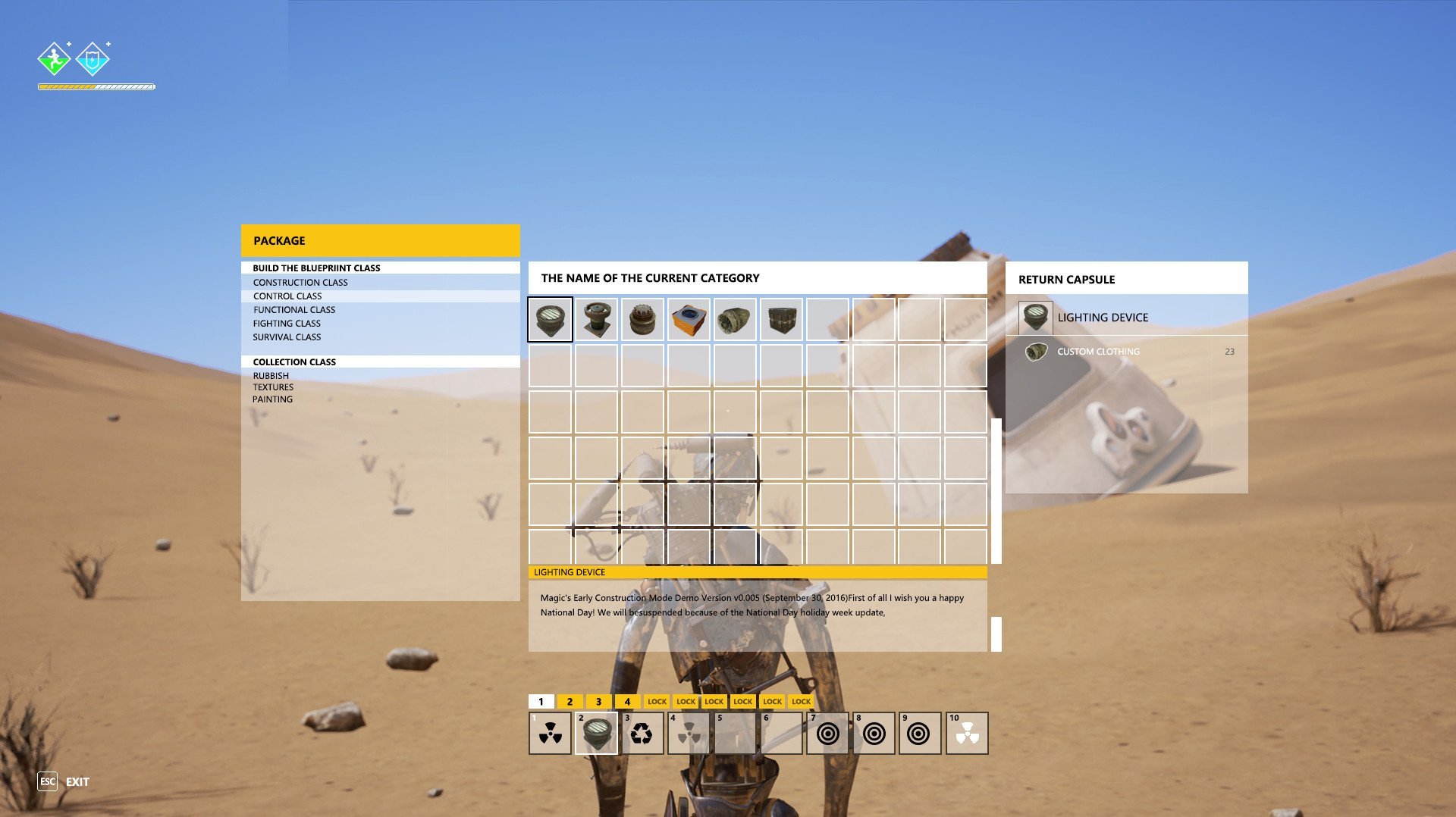Pick the orange and blue box item

click(x=689, y=319)
